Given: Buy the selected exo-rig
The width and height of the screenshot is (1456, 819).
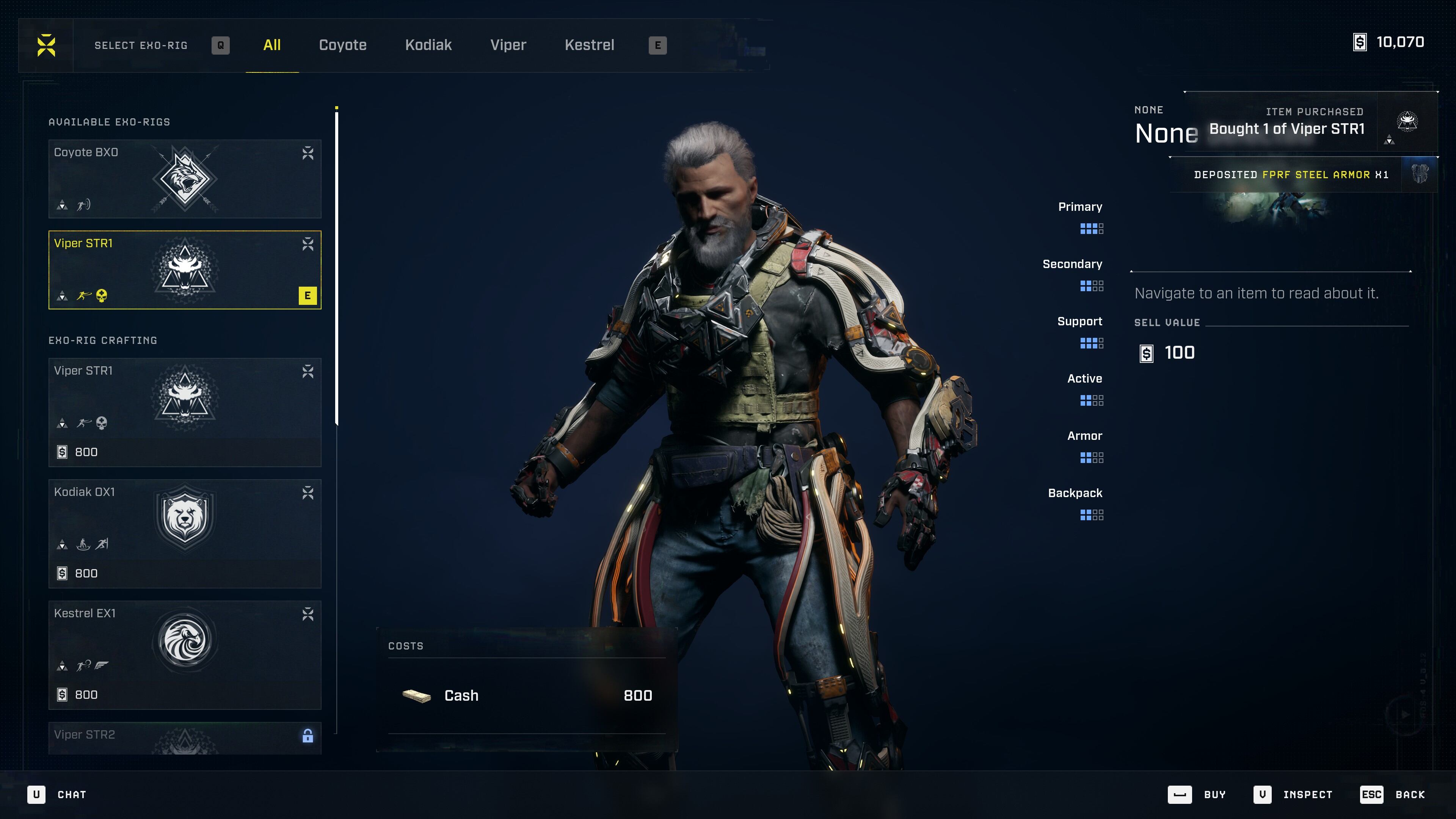Looking at the screenshot, I should pos(1197,794).
